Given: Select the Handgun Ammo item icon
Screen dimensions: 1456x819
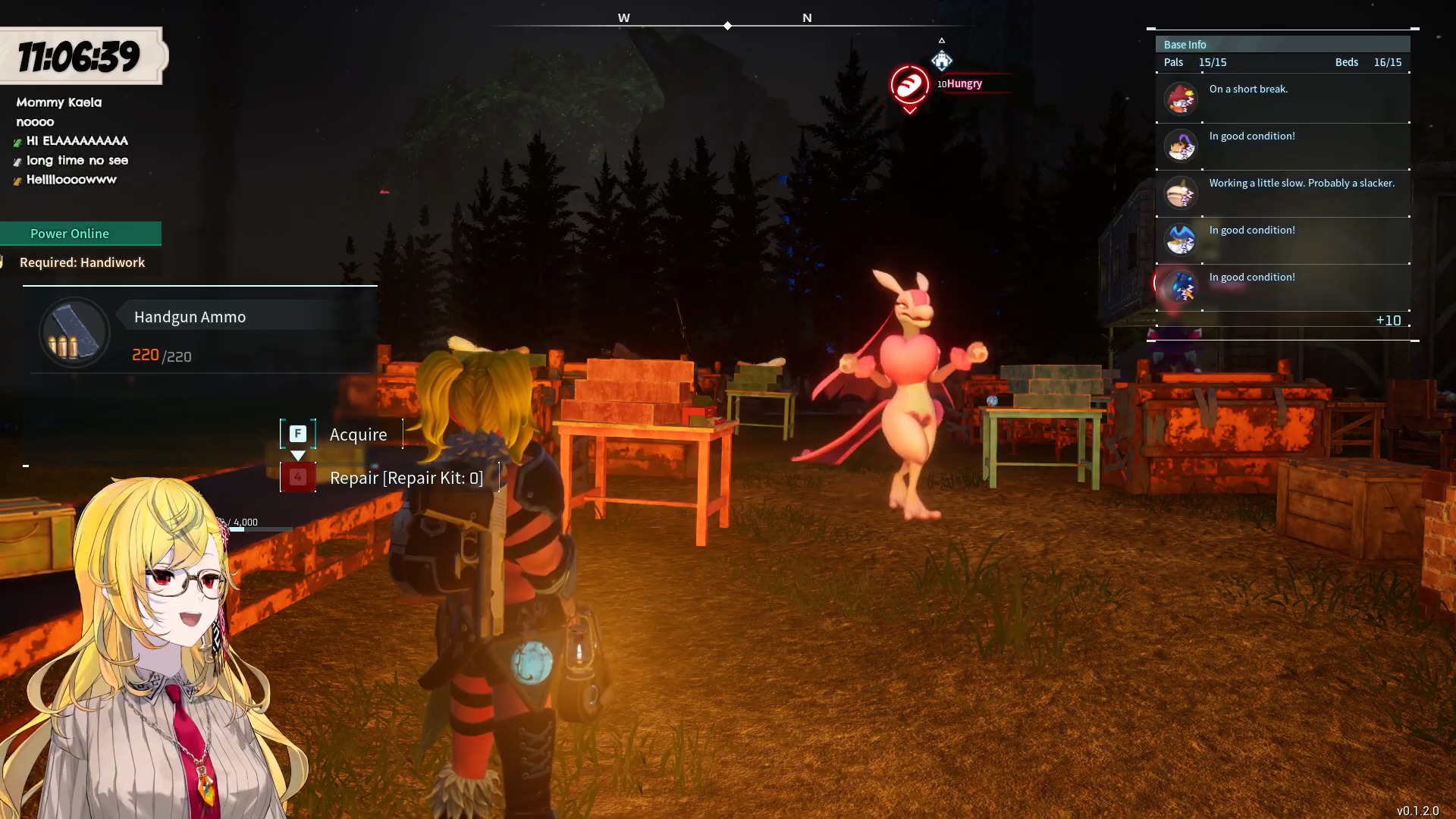Looking at the screenshot, I should tap(74, 333).
